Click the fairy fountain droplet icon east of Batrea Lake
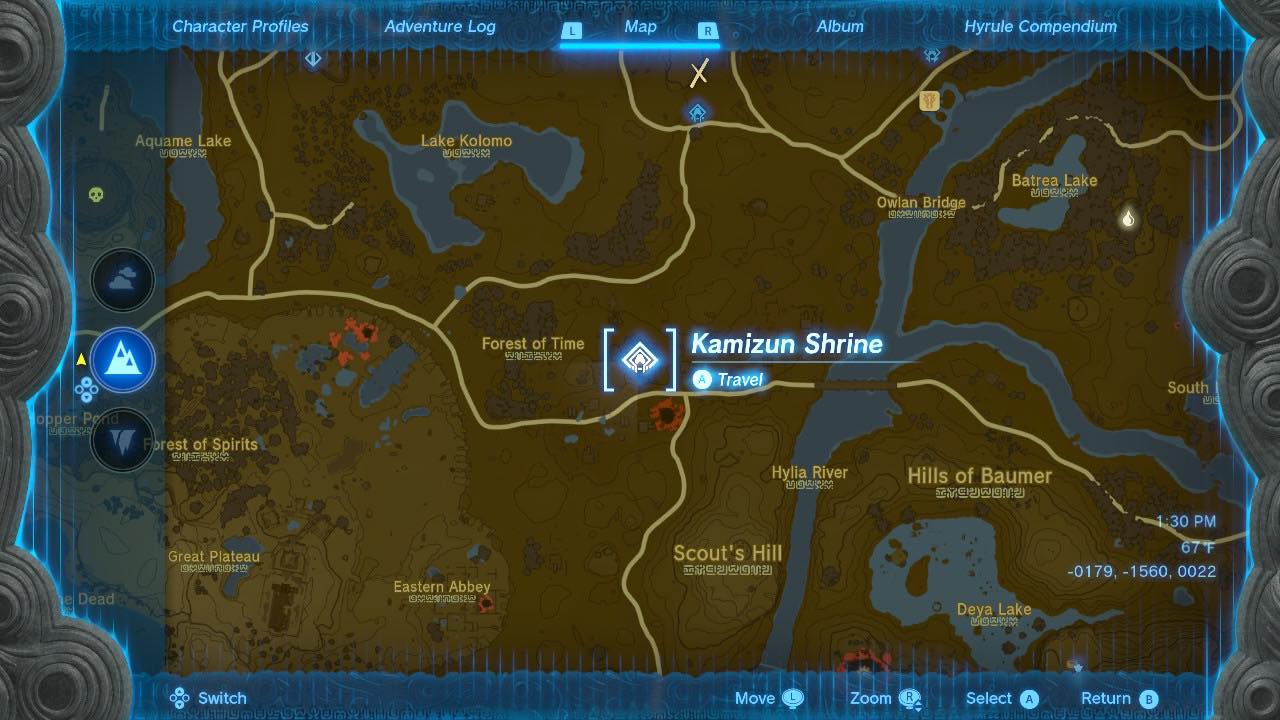1280x720 pixels. tap(1127, 215)
